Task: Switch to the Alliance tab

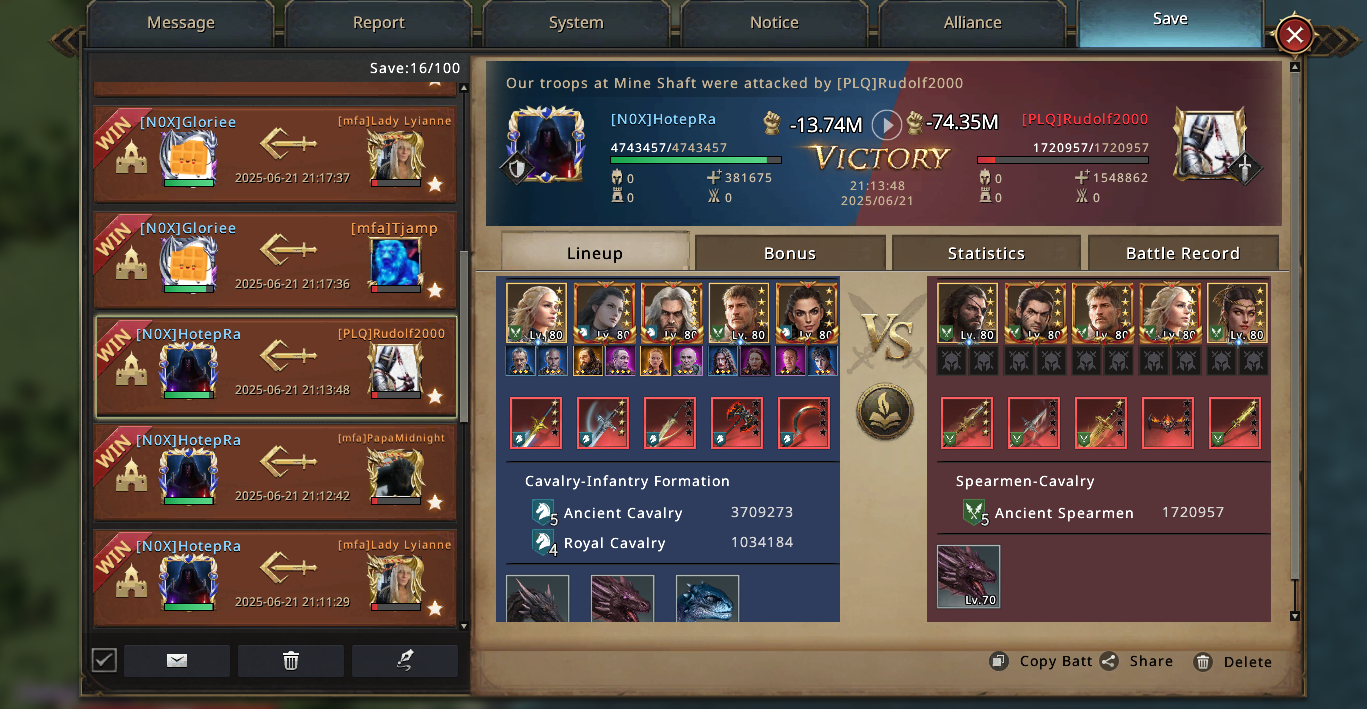Action: tap(972, 22)
